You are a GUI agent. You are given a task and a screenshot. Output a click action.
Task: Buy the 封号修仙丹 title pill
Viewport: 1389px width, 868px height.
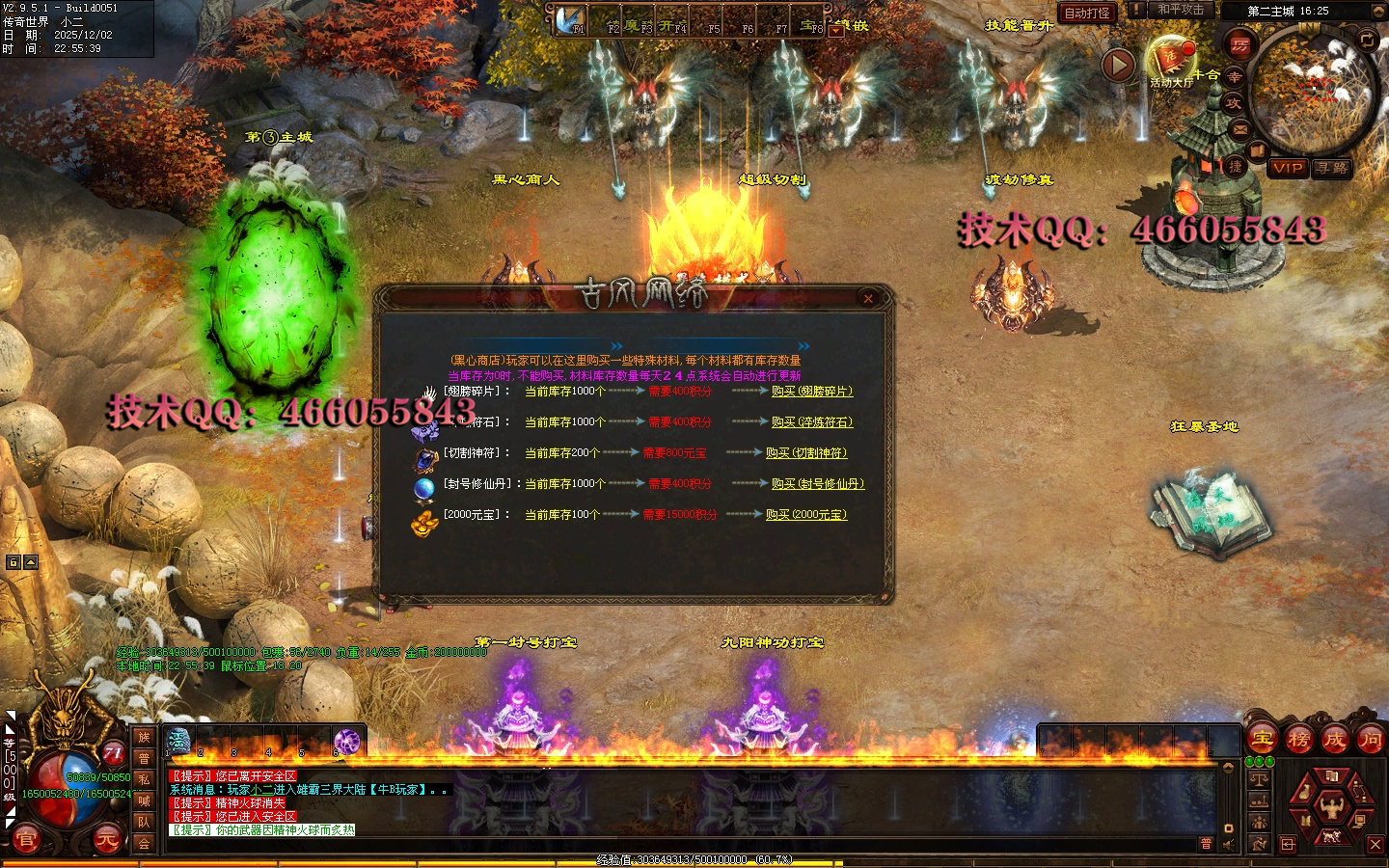pyautogui.click(x=817, y=484)
